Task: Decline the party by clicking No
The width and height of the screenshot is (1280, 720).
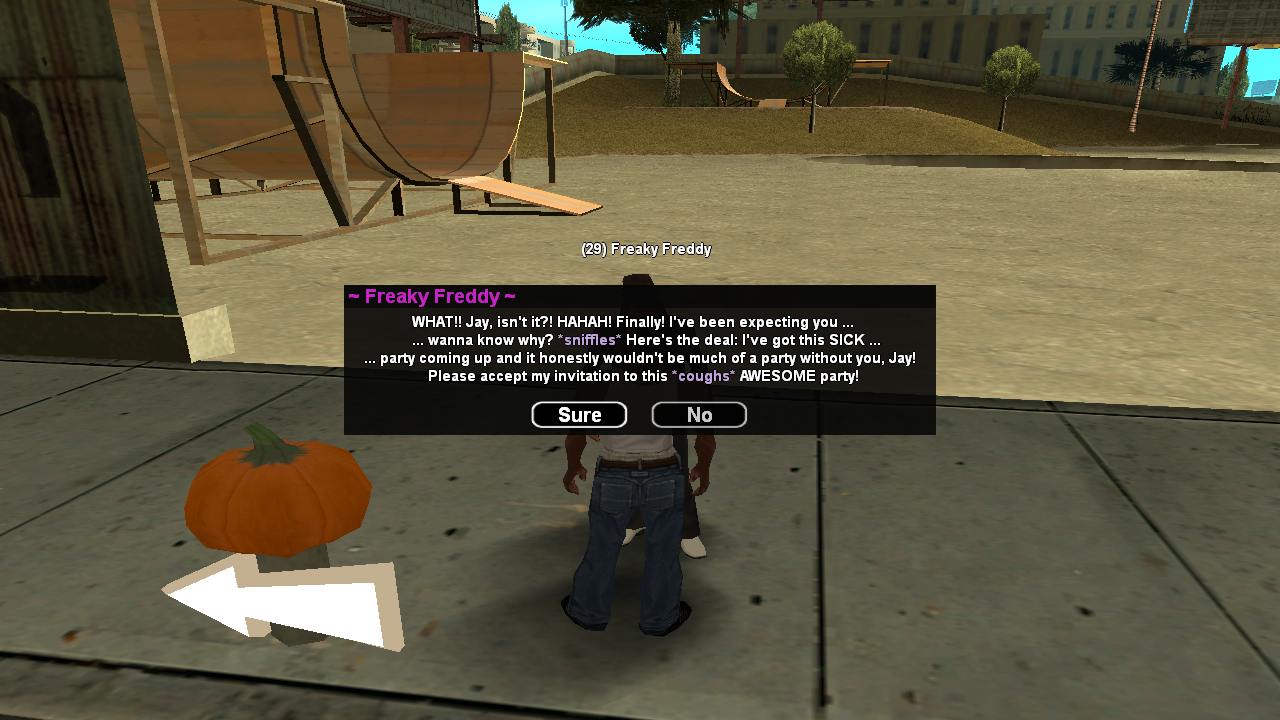Action: coord(698,414)
